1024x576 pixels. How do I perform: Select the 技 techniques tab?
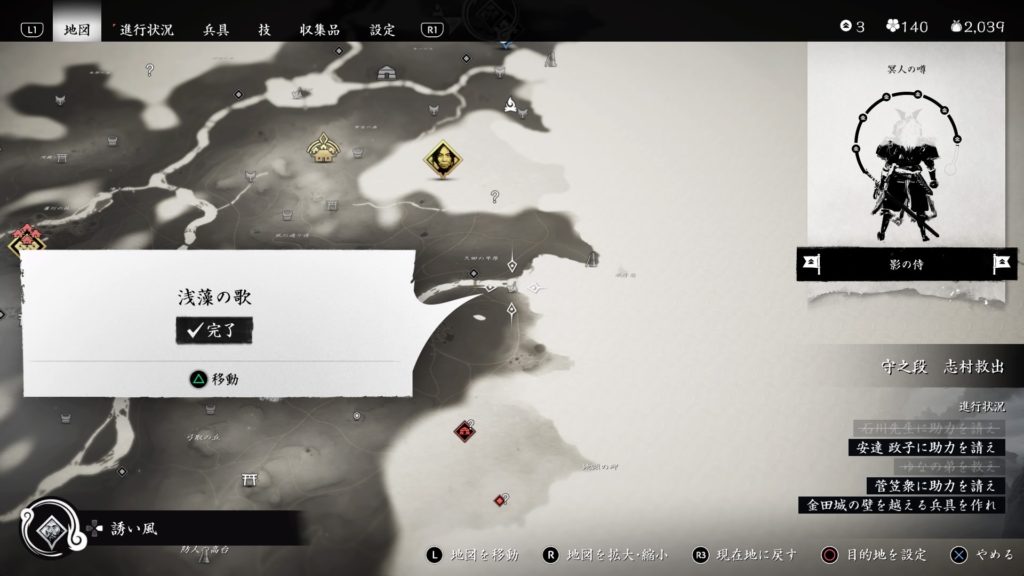pos(264,30)
